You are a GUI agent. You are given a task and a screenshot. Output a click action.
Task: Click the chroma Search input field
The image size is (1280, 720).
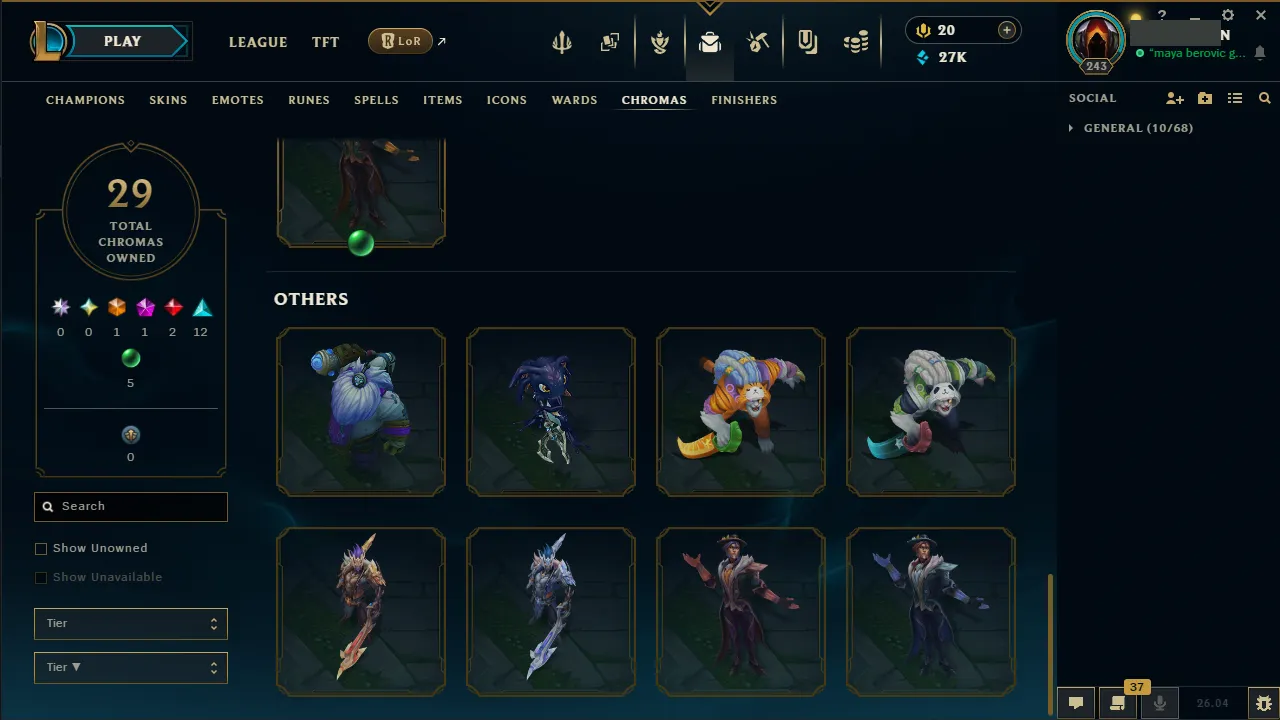click(x=130, y=507)
